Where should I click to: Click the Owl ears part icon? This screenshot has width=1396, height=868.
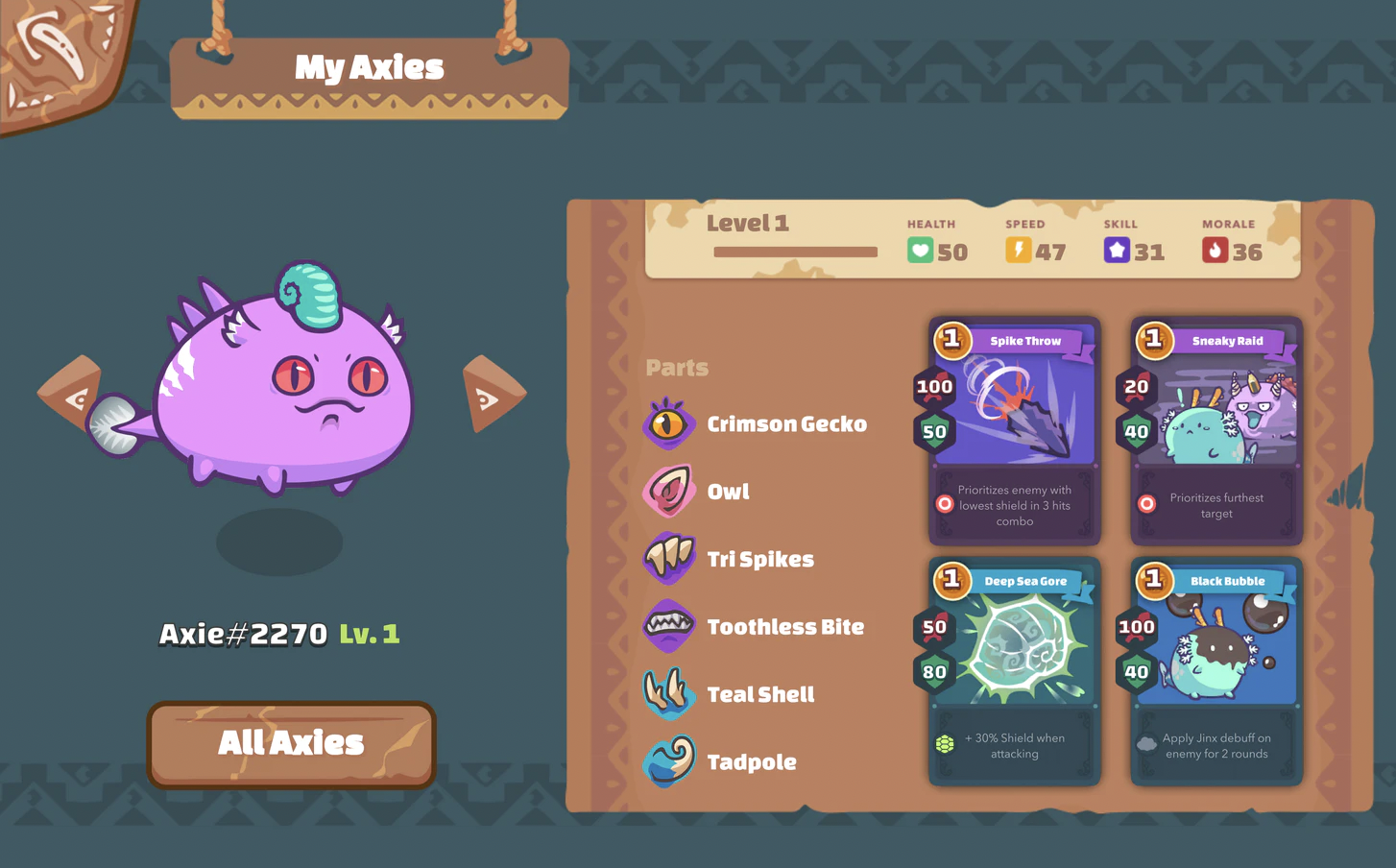pyautogui.click(x=669, y=491)
